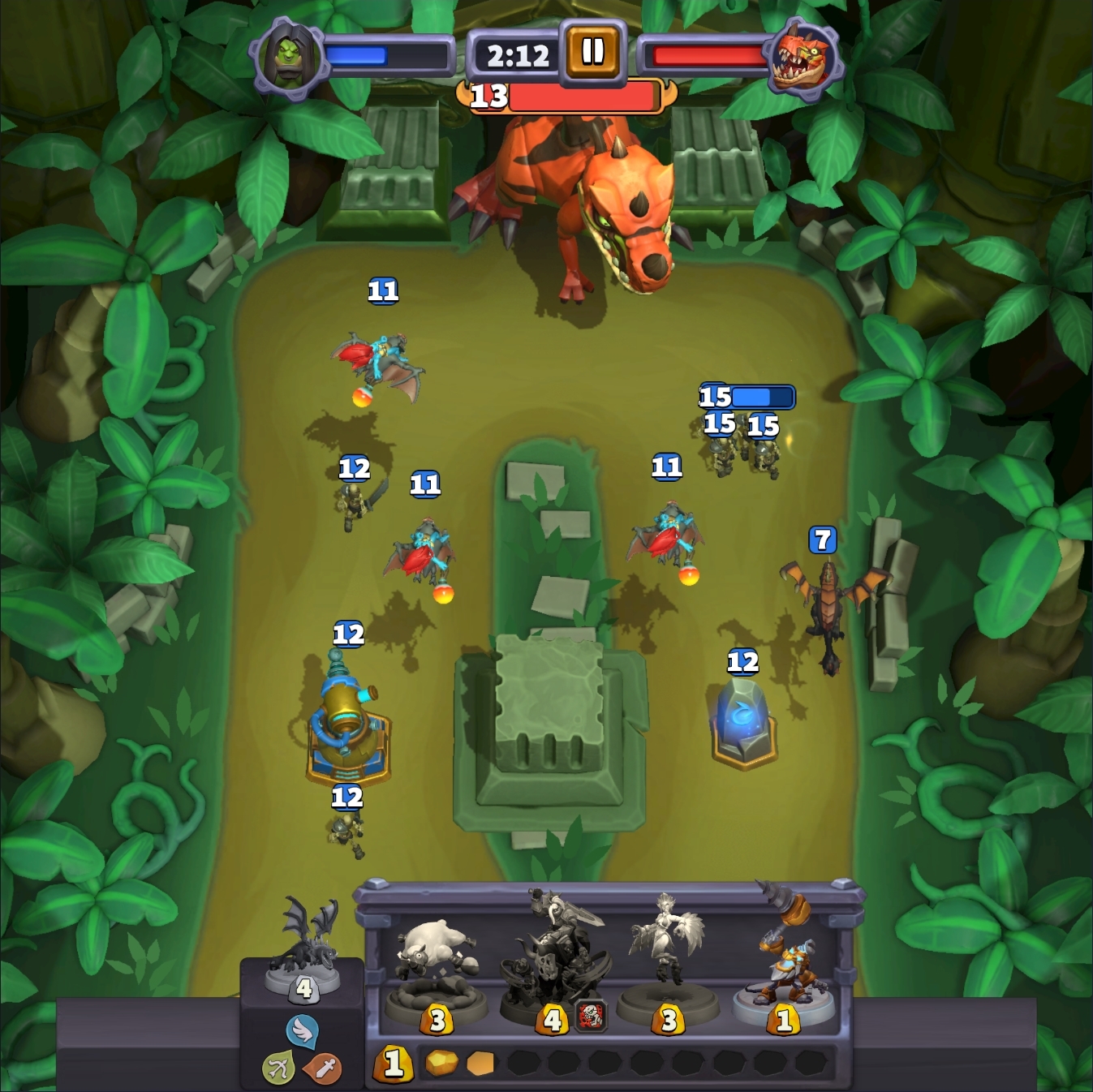Tap the blue wing flying trait icon
The height and width of the screenshot is (1092, 1093).
[302, 1030]
